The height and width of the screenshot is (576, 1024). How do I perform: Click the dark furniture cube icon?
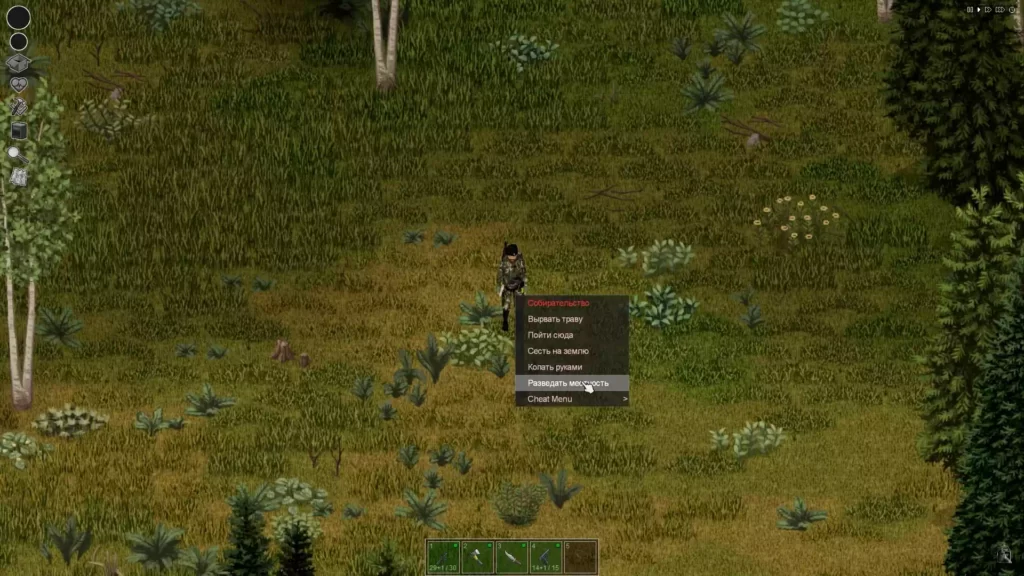[18, 130]
